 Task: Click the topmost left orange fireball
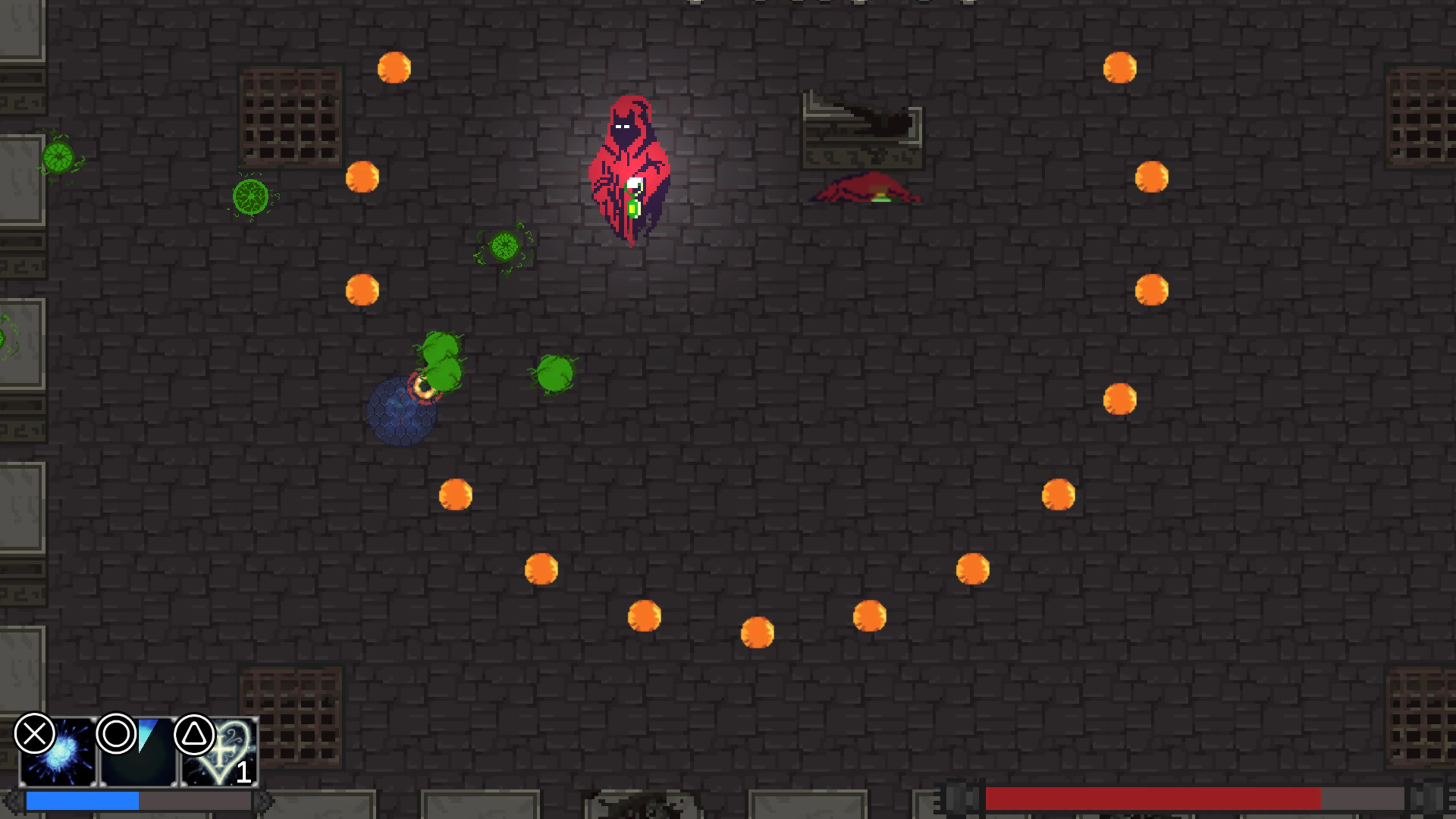pyautogui.click(x=394, y=67)
